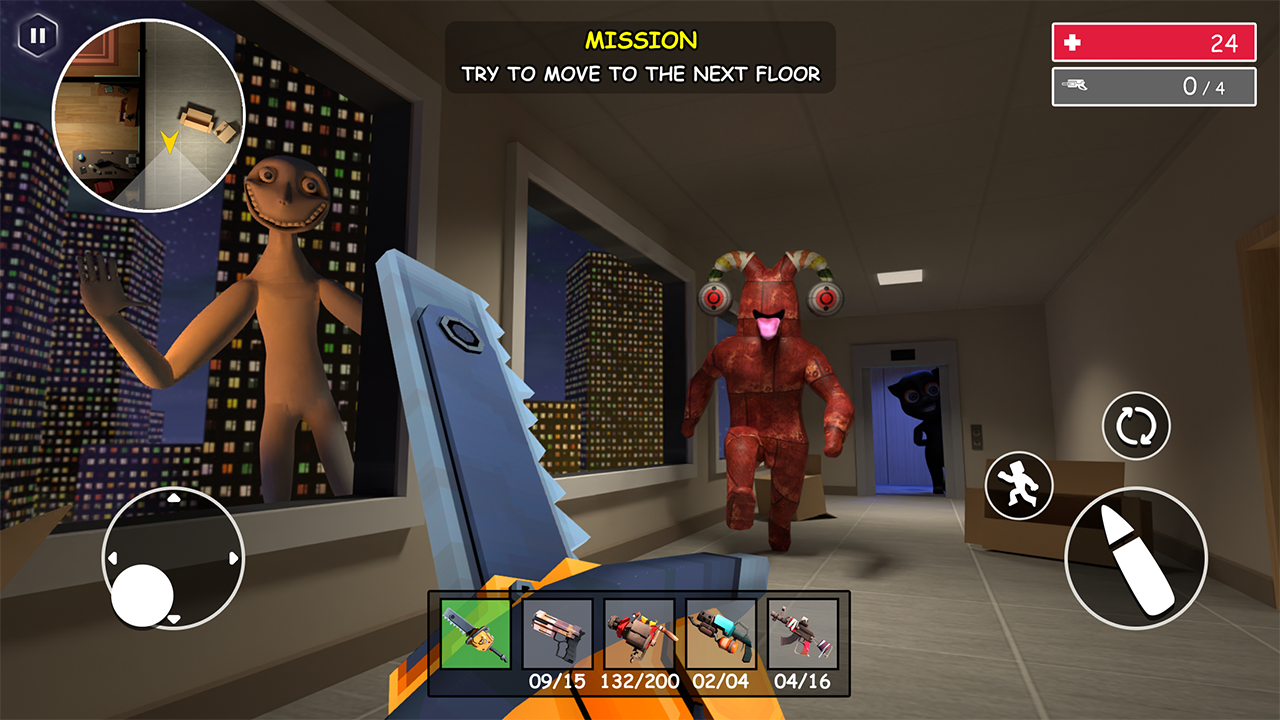Activate the running figure sprint button
The width and height of the screenshot is (1280, 720).
[1018, 485]
